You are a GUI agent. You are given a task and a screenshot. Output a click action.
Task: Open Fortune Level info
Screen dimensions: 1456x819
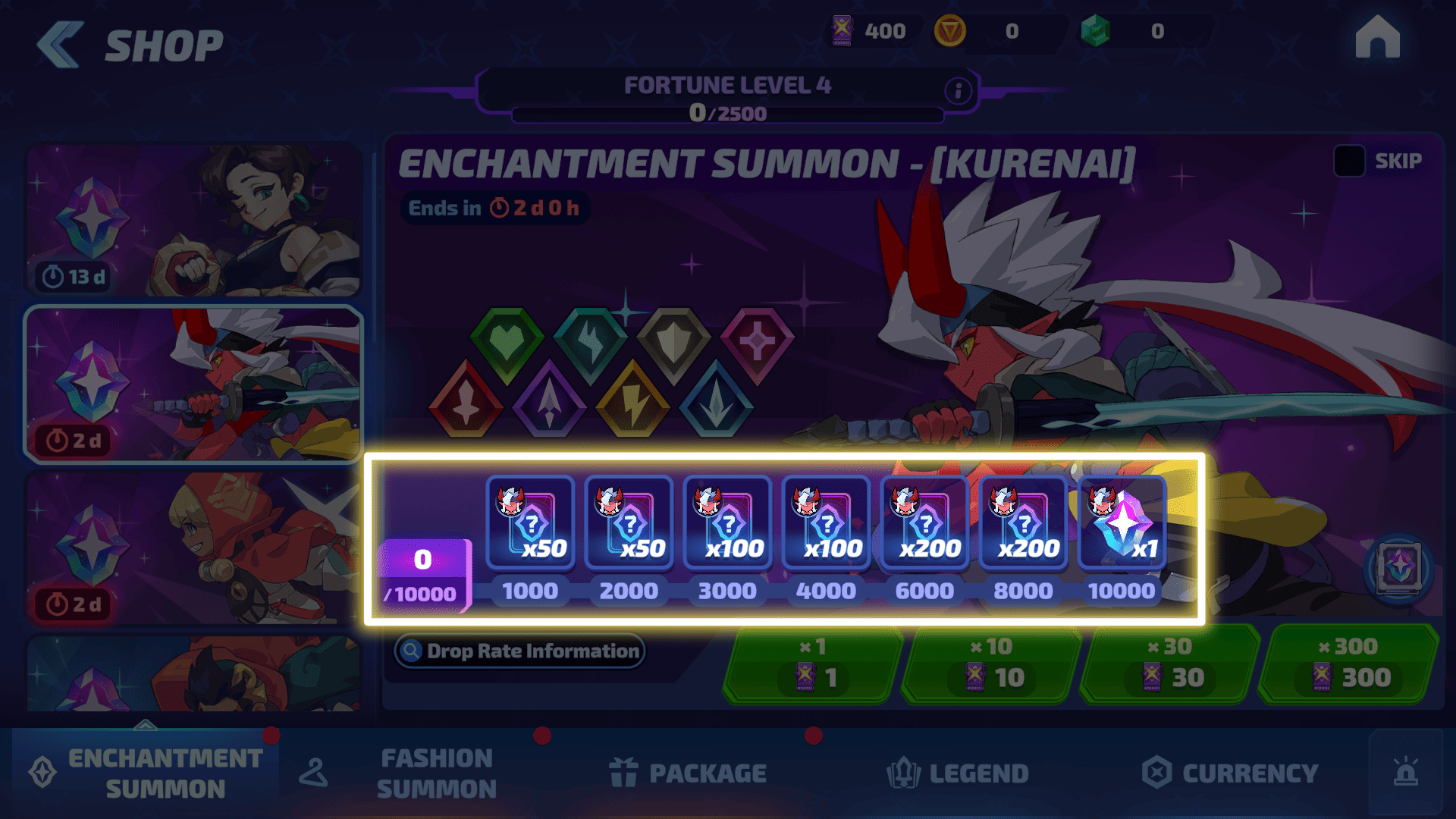point(958,91)
